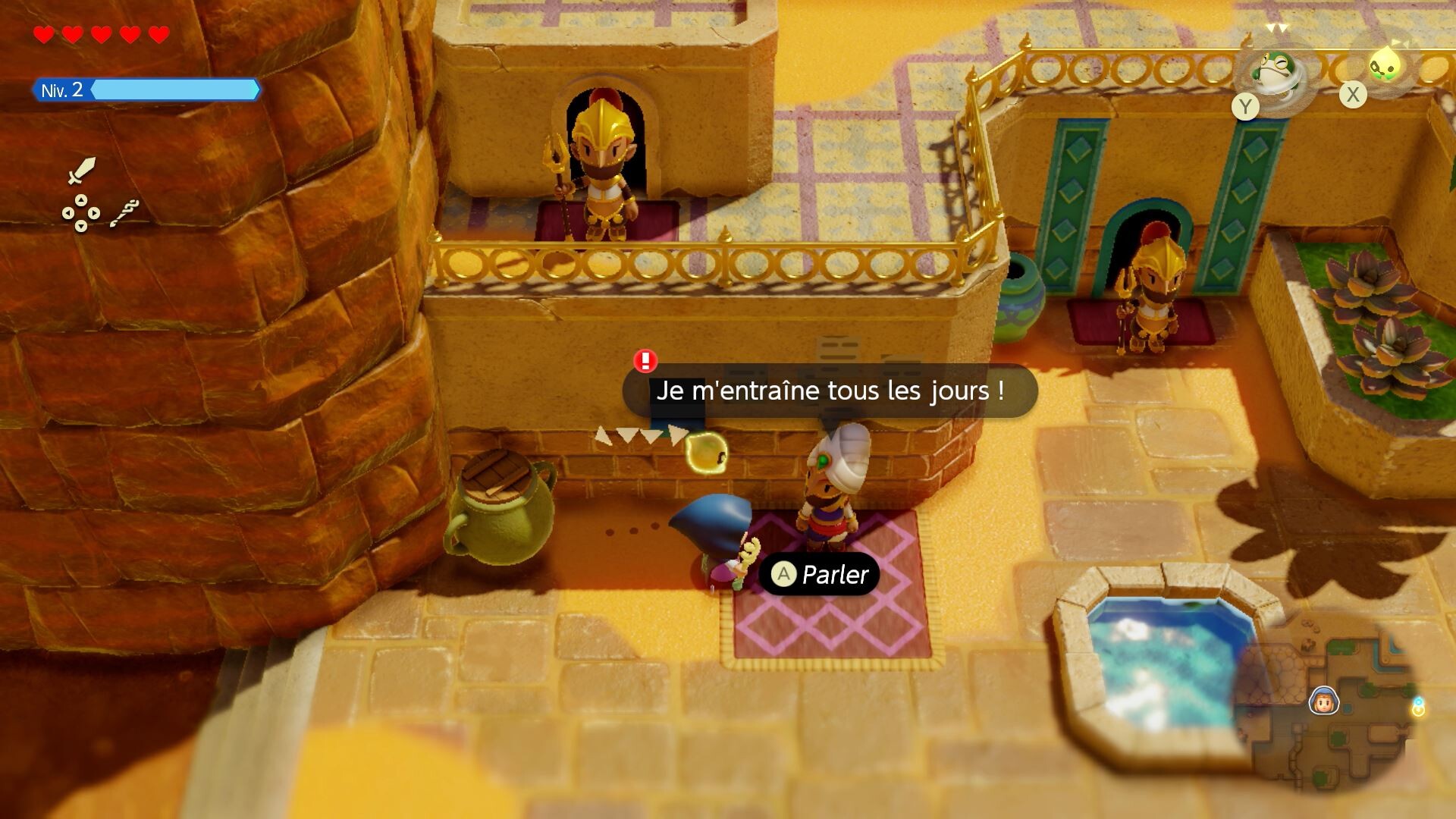Click the red exclamation bubble above the dialogue

tap(646, 362)
